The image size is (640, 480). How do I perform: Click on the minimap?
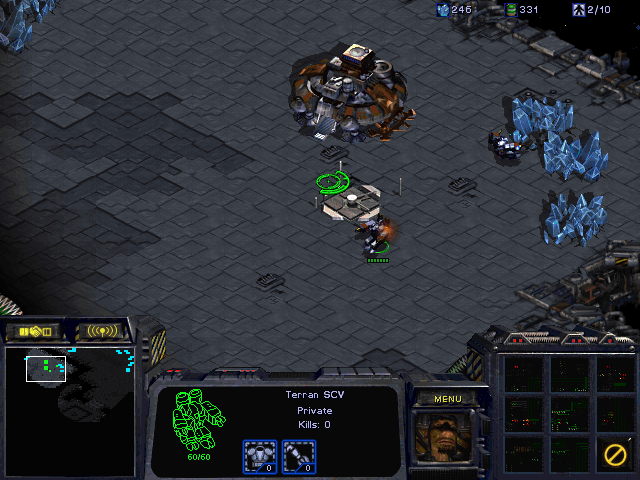tap(70, 410)
